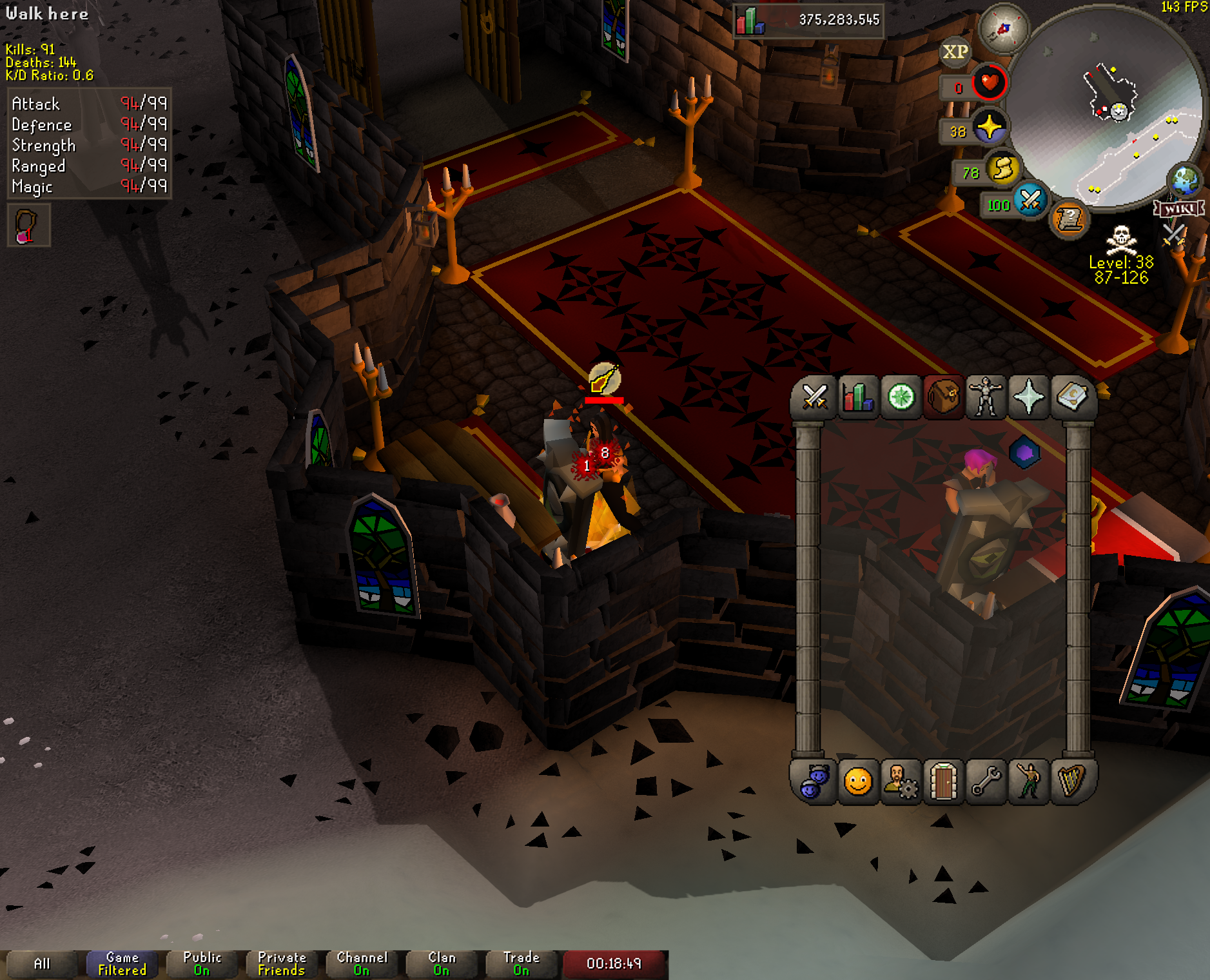Open the Prayer tab

coord(1029,397)
